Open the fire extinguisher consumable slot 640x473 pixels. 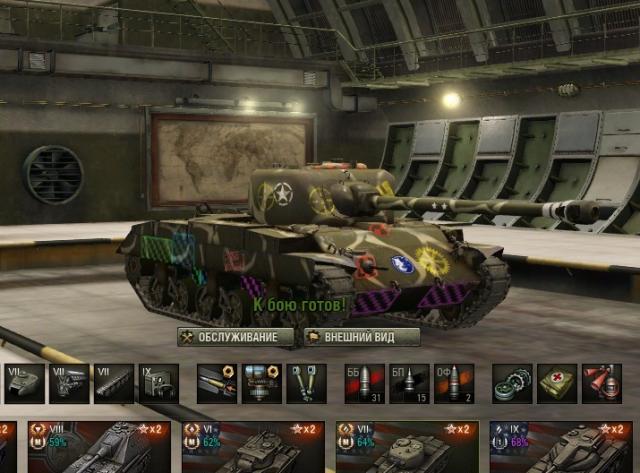[601, 382]
